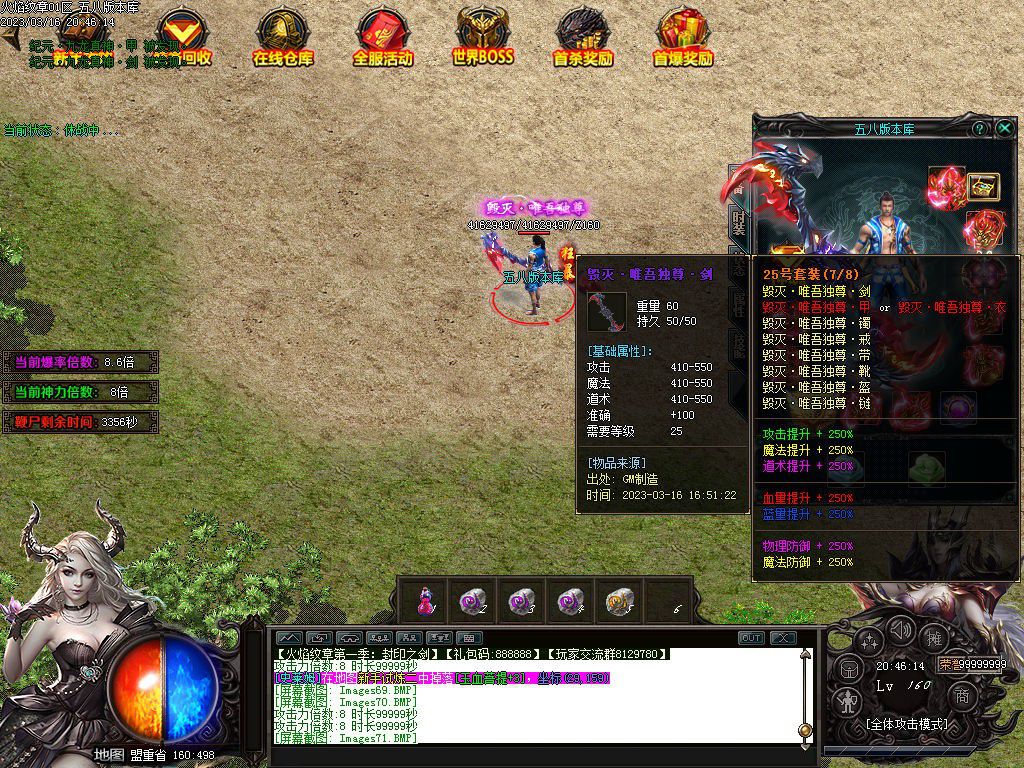Viewport: 1024px width, 768px height.
Task: Click the question mark help button
Action: [979, 129]
